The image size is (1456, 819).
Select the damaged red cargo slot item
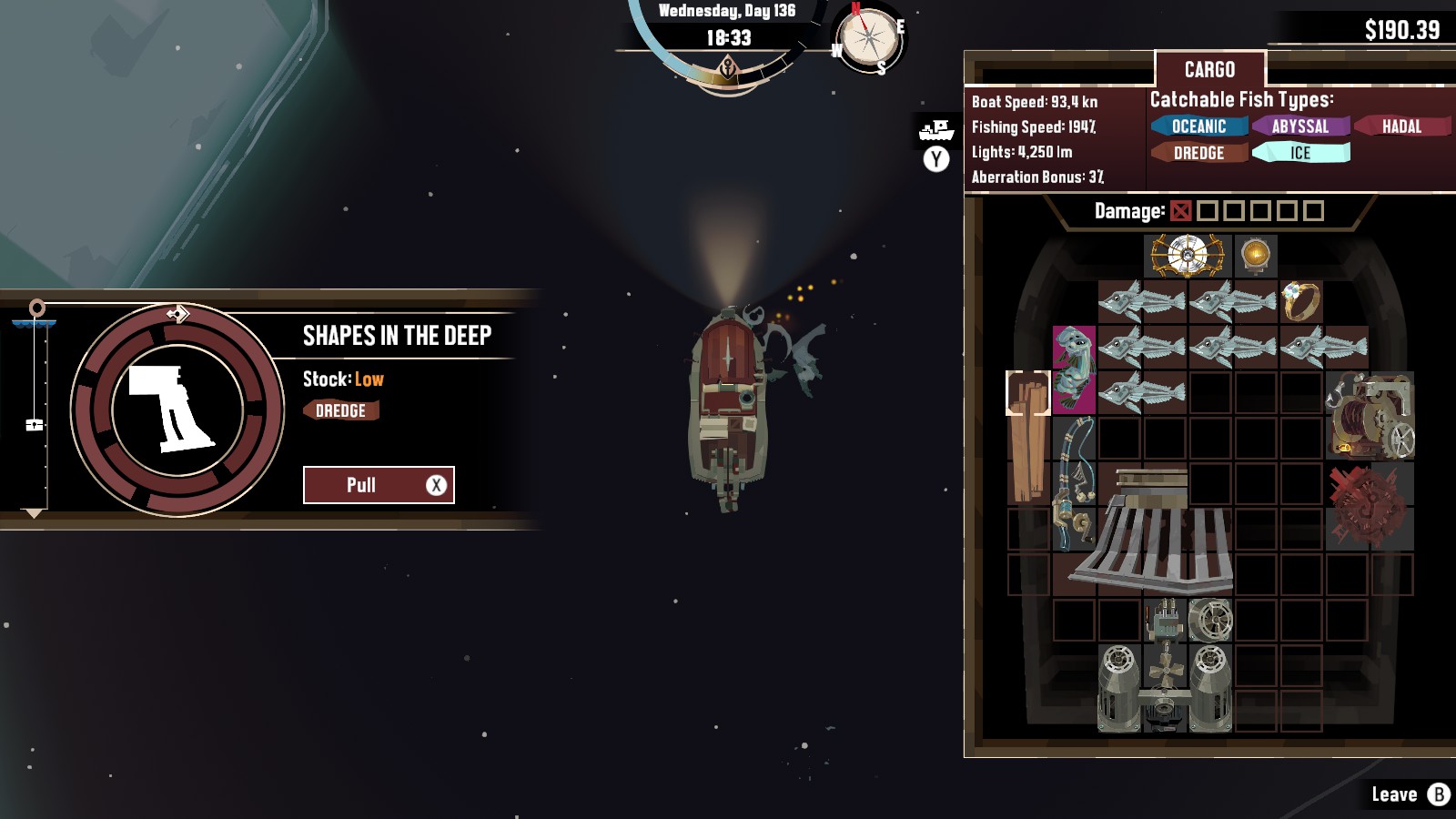[1370, 506]
